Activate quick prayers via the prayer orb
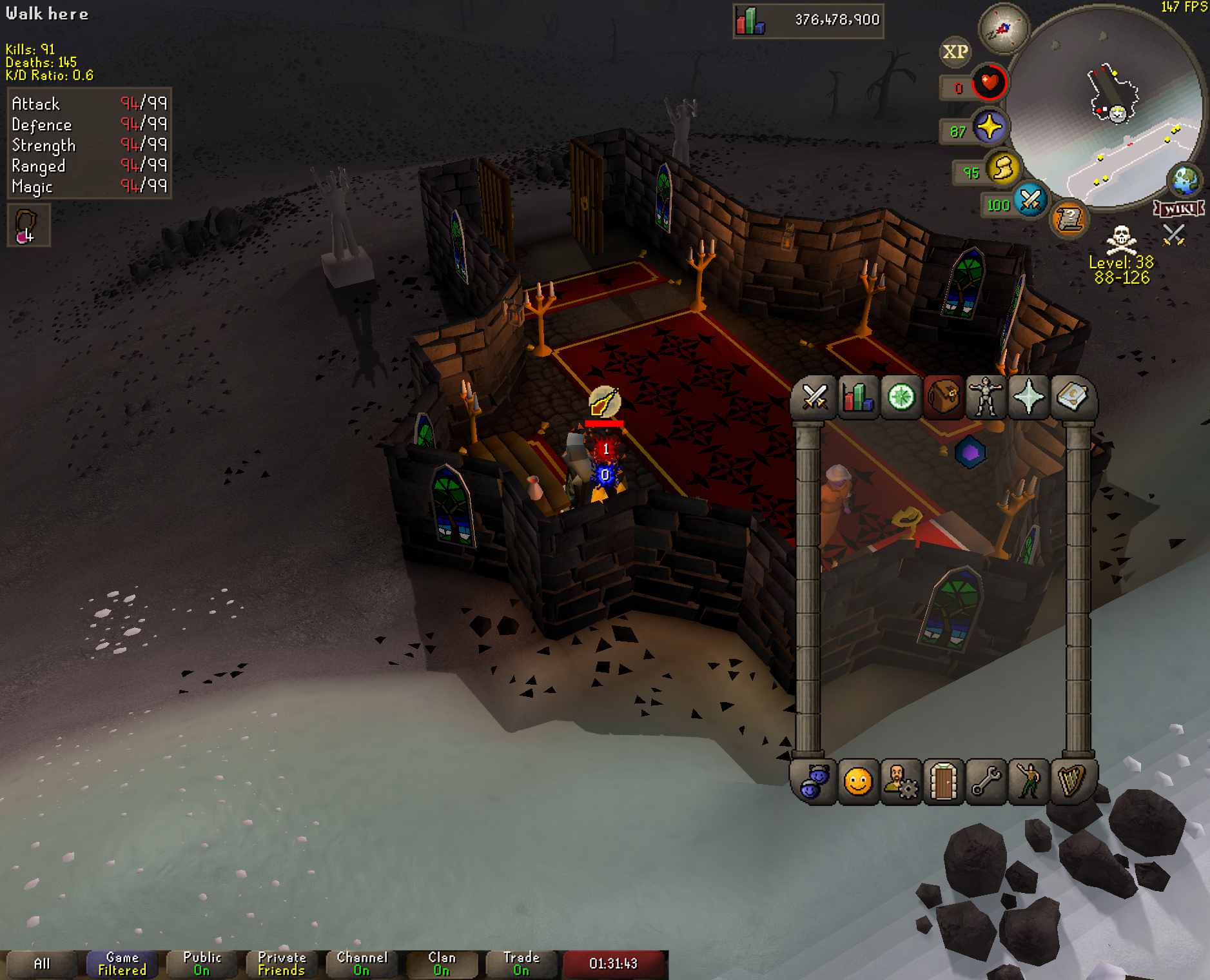The image size is (1210, 980). click(x=989, y=127)
